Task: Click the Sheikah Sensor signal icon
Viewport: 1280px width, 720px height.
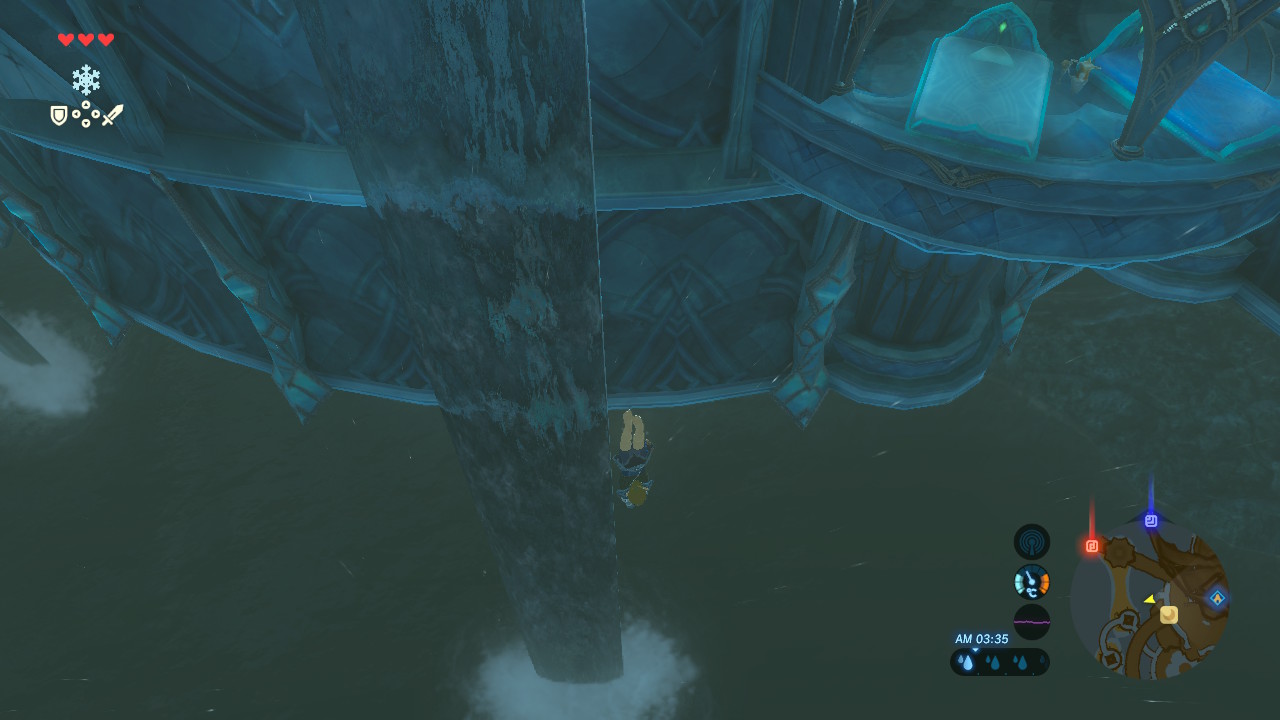Action: (1032, 542)
